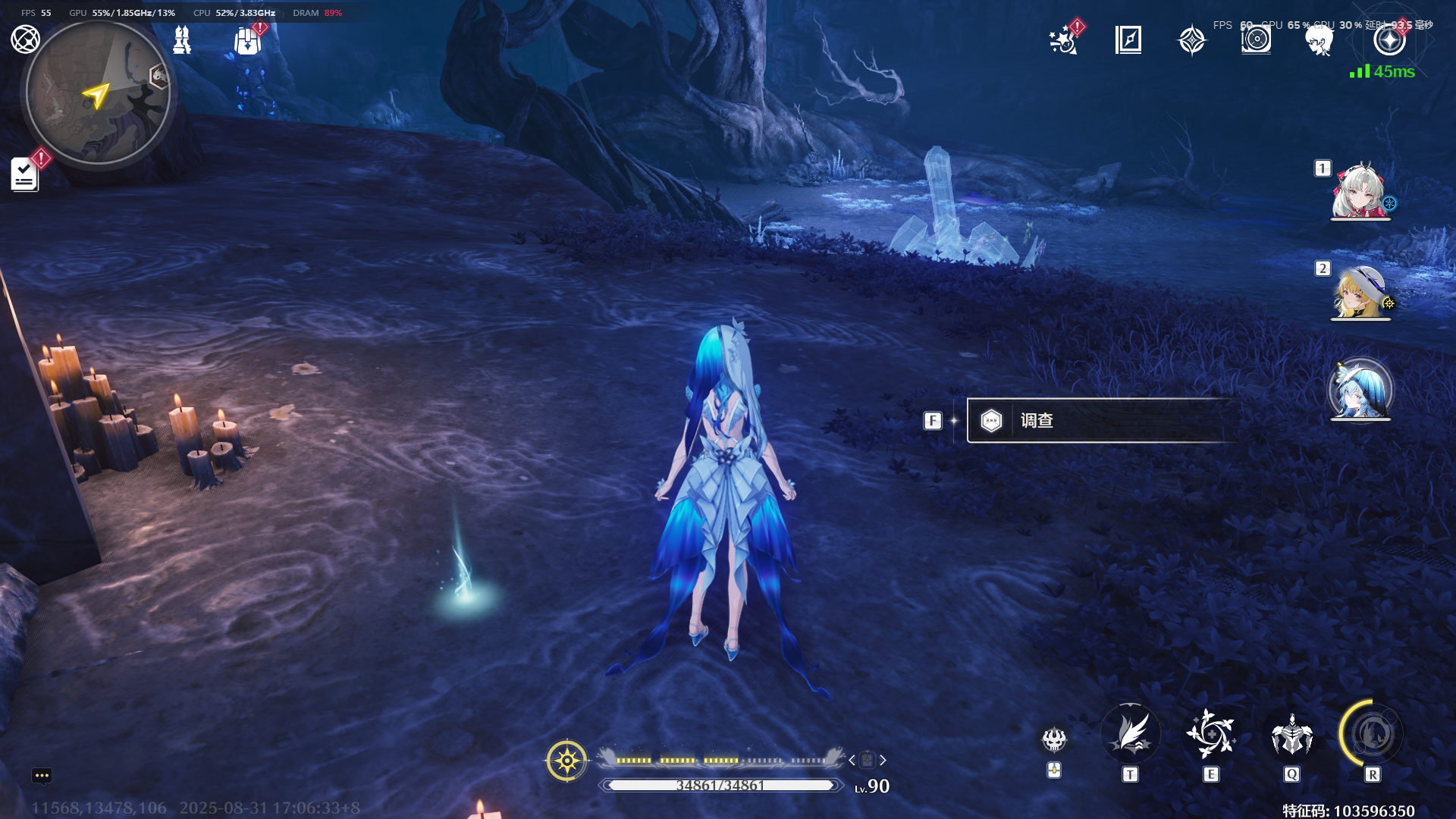The width and height of the screenshot is (1456, 819).
Task: Open the backpack icon with red alert
Action: click(x=247, y=40)
